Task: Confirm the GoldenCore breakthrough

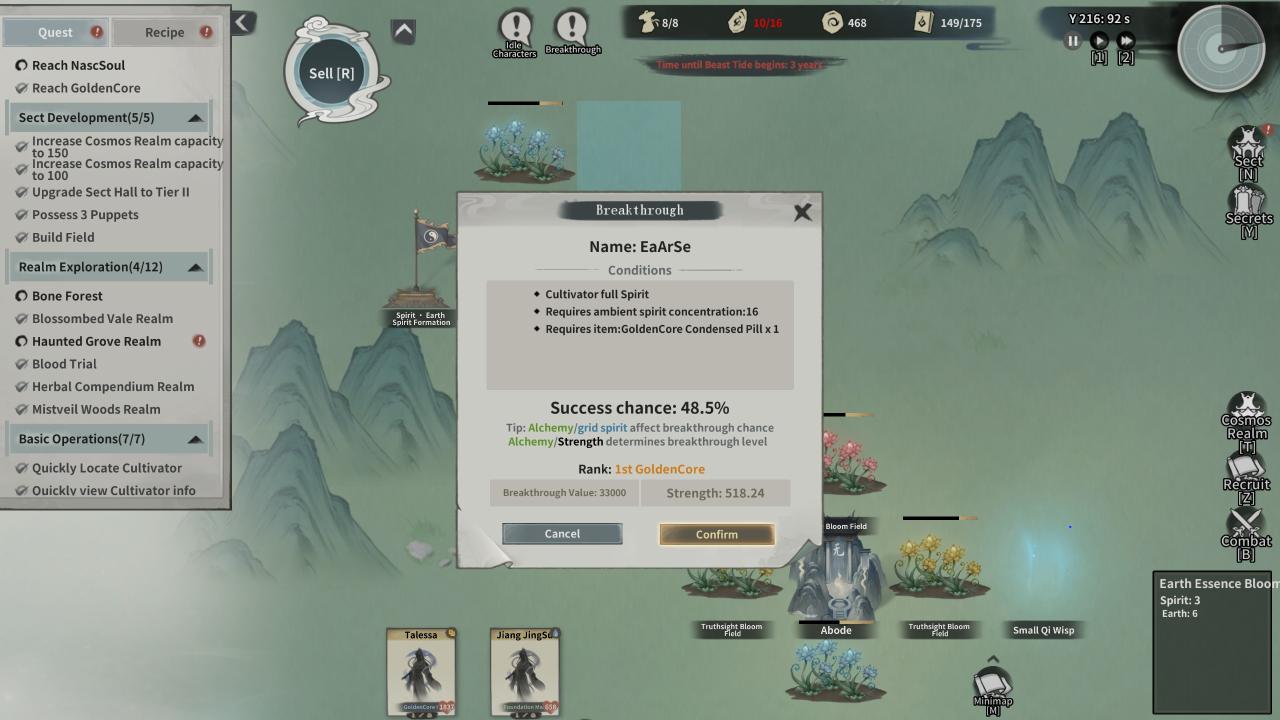Action: pyautogui.click(x=716, y=534)
